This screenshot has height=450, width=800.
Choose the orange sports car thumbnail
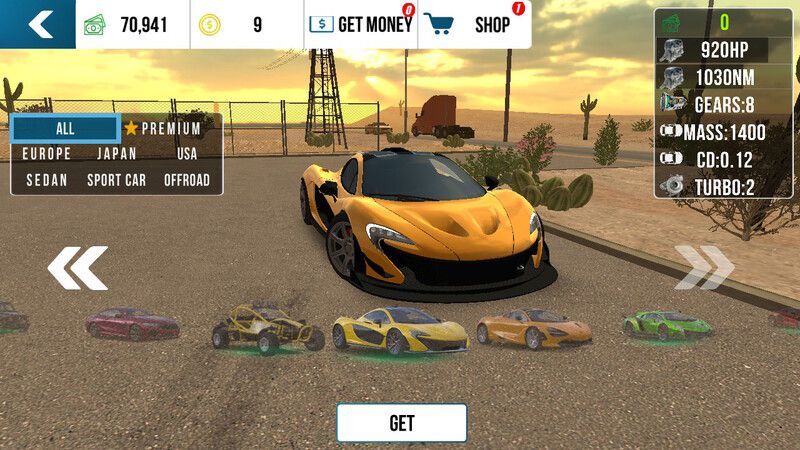coord(532,327)
